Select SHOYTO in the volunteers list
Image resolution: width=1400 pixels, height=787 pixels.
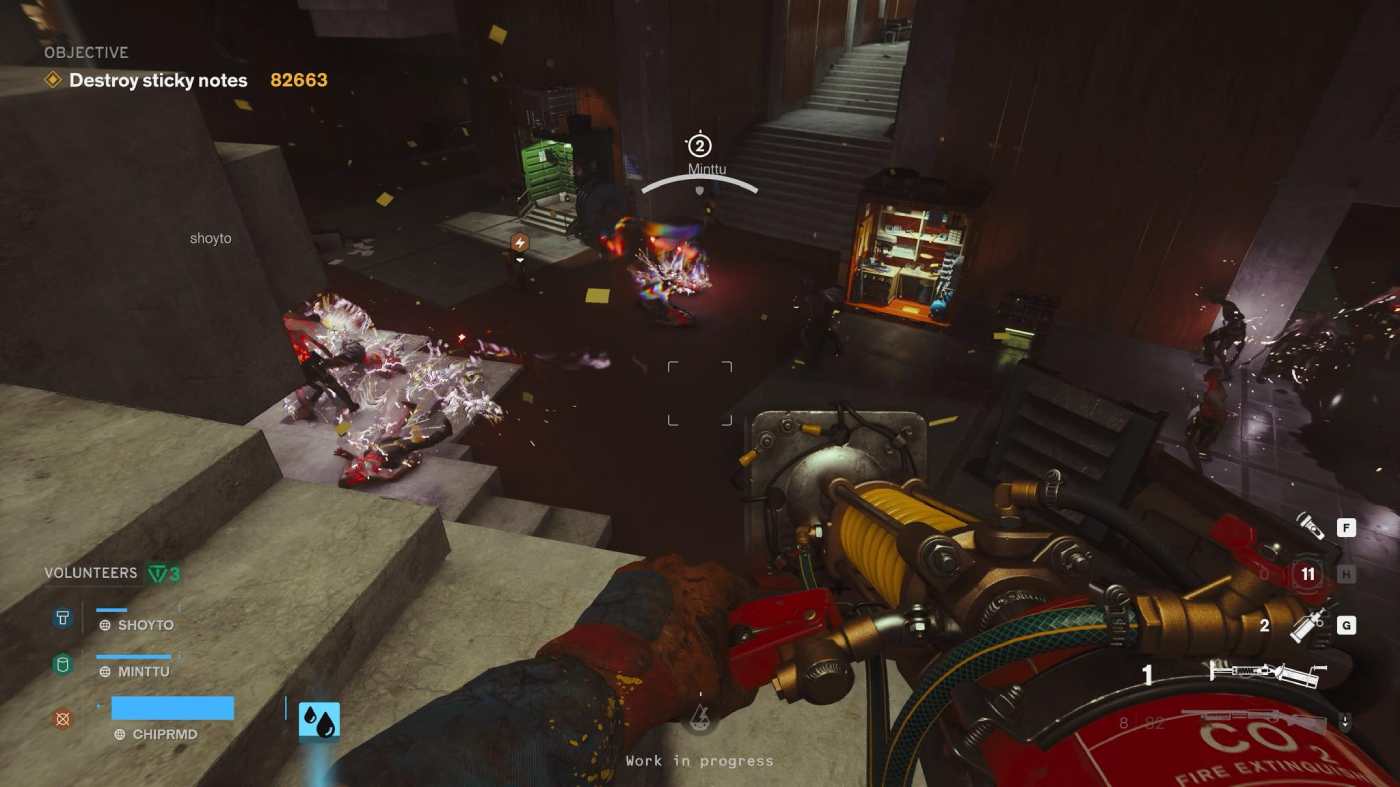point(145,625)
